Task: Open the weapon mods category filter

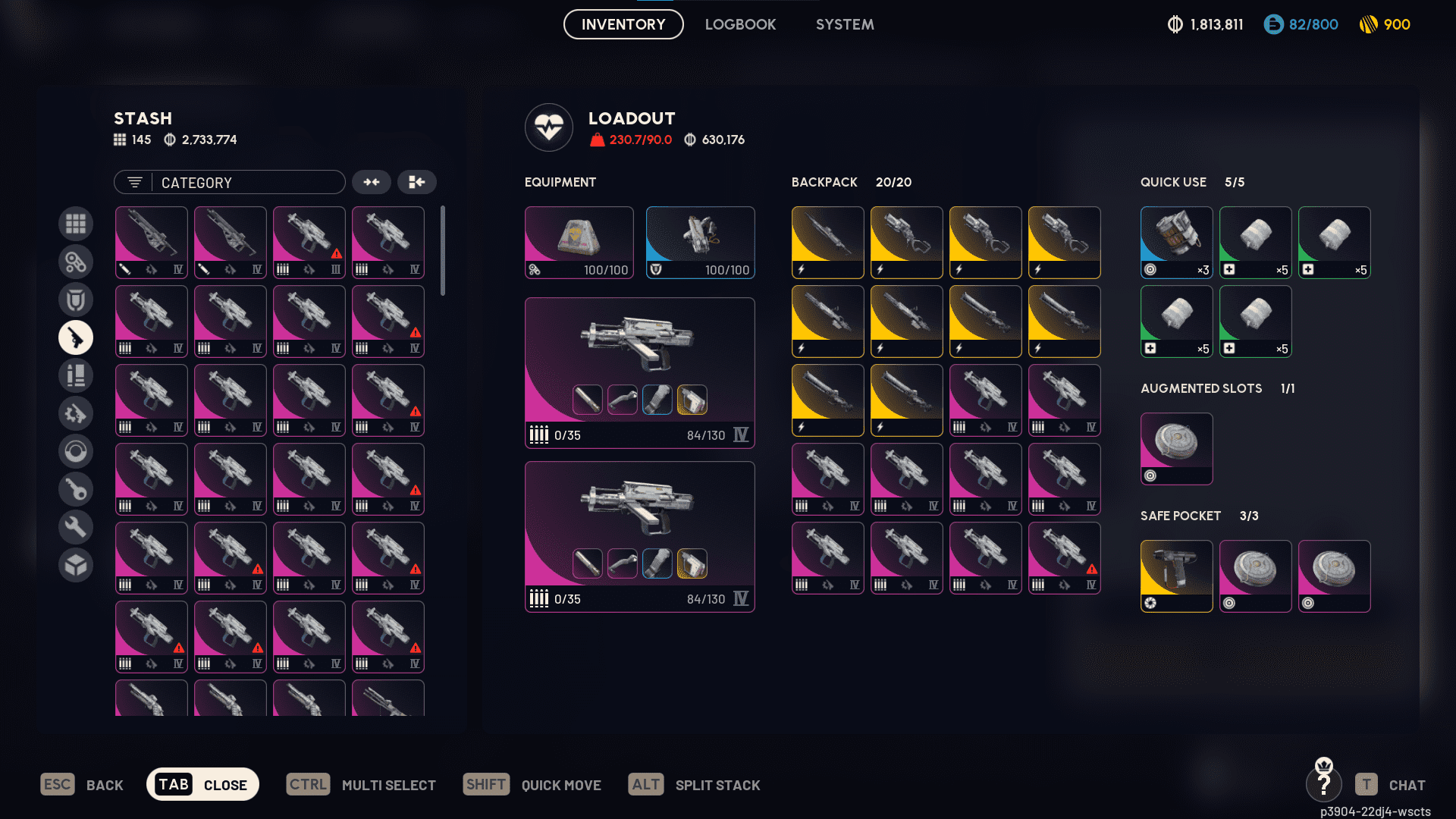Action: [x=76, y=413]
